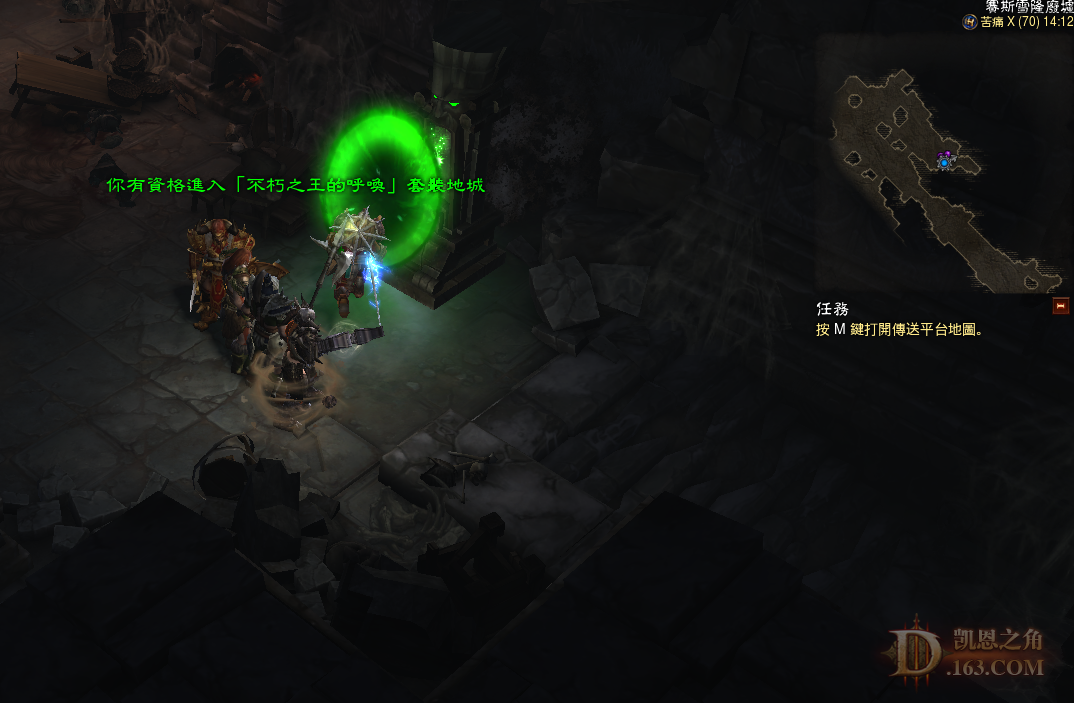Click the minimap of the ruins
This screenshot has height=703, width=1074.
click(944, 163)
